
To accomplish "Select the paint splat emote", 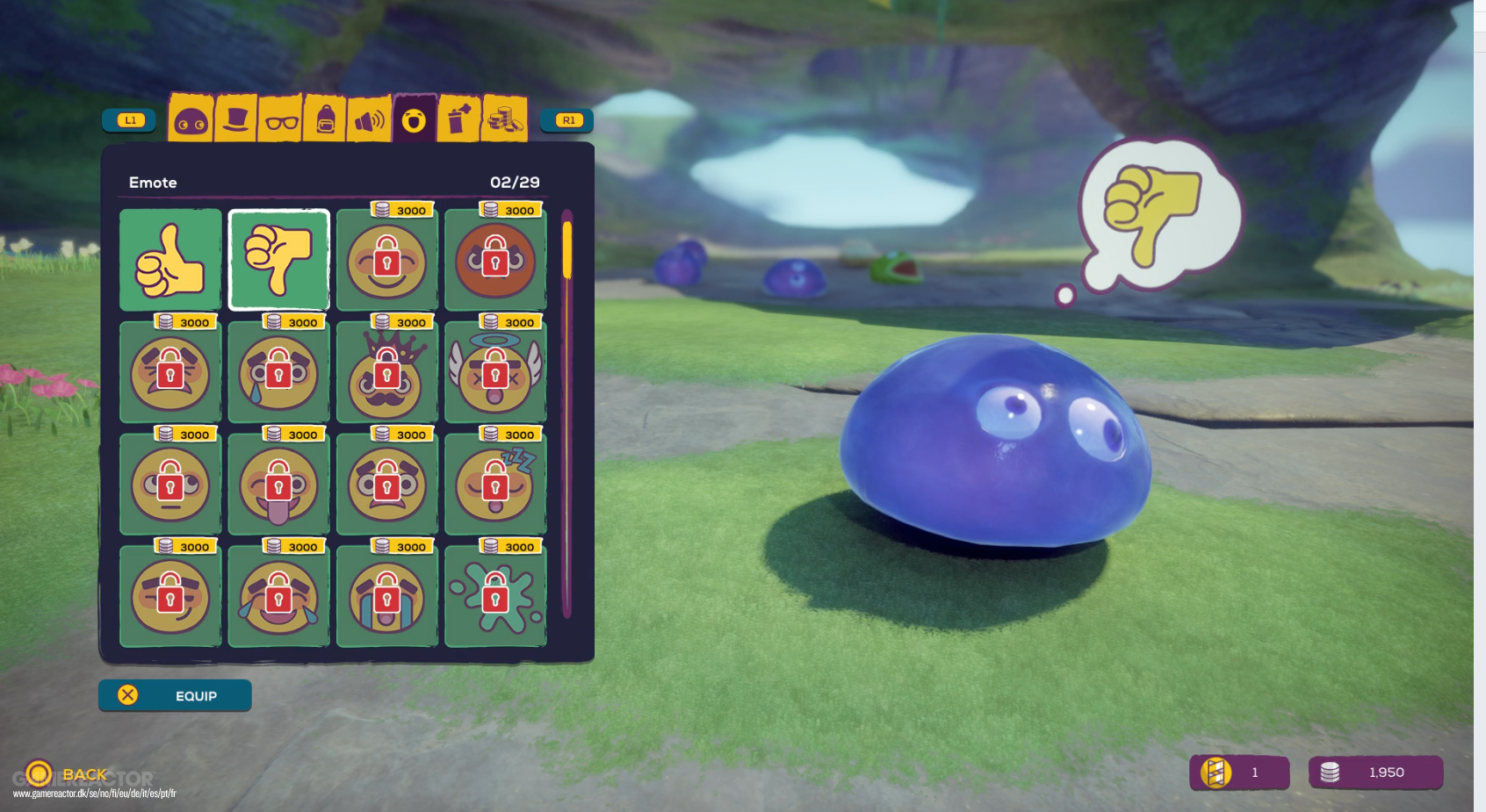I will 494,597.
